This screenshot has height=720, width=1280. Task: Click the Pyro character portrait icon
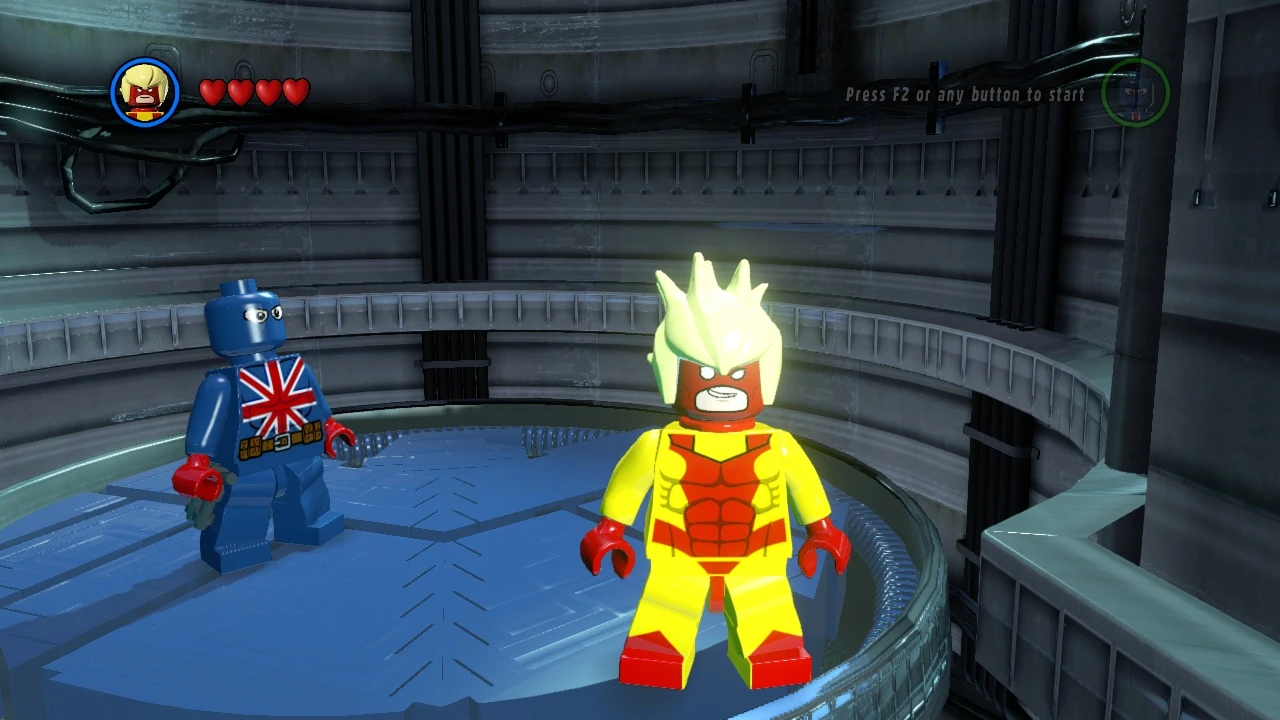(143, 91)
